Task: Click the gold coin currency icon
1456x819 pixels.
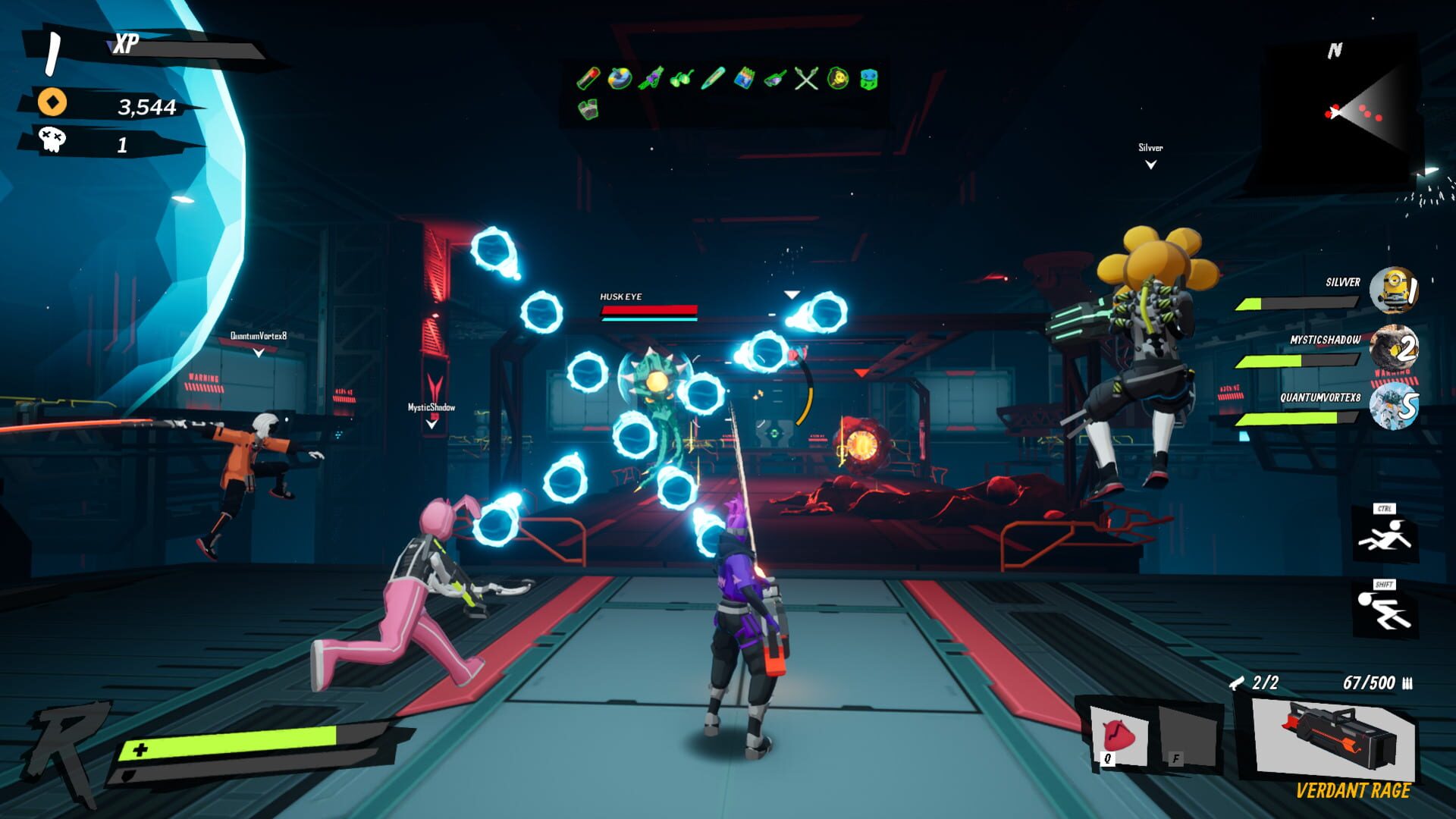Action: [x=52, y=102]
